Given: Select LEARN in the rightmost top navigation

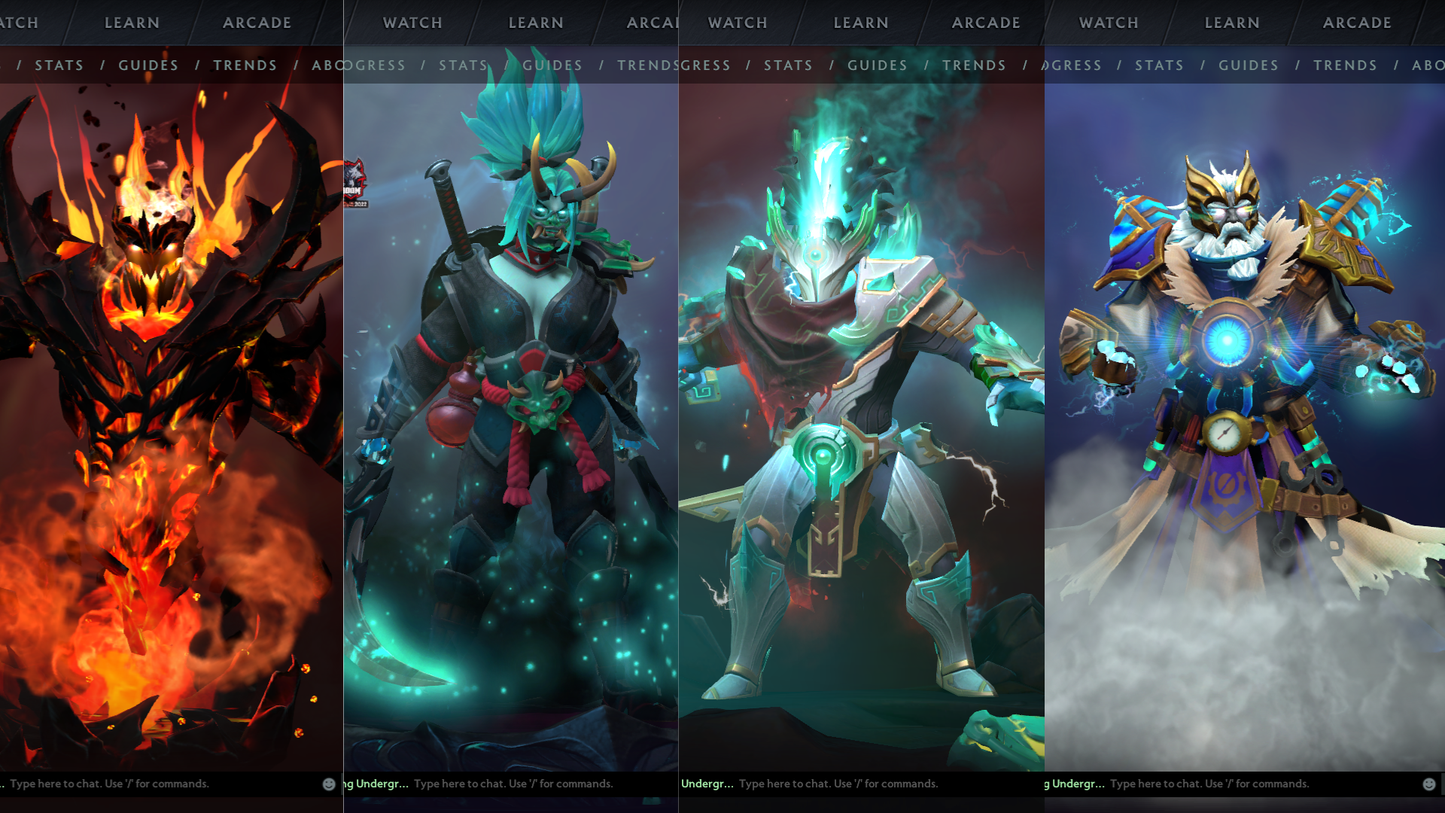Looking at the screenshot, I should click(1231, 22).
